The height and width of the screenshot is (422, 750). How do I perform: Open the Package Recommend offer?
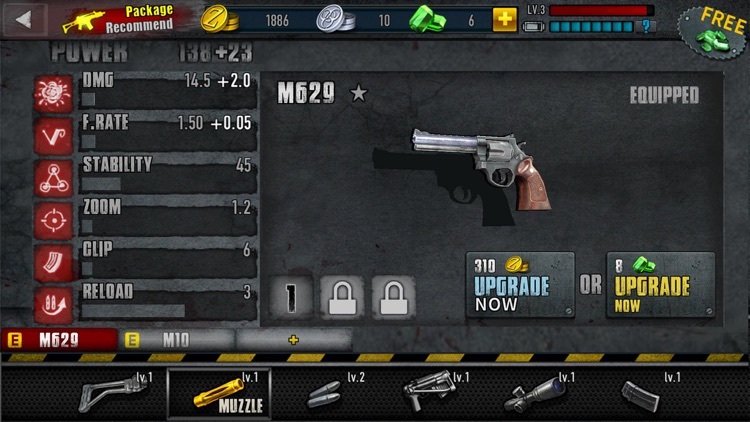coord(120,19)
